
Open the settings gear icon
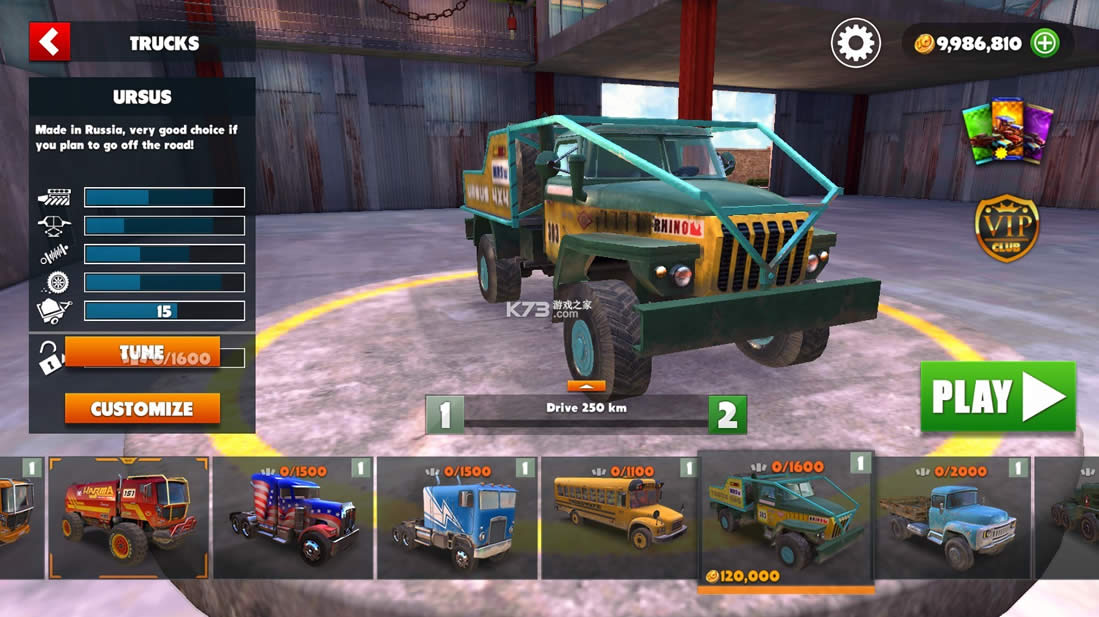[x=855, y=43]
